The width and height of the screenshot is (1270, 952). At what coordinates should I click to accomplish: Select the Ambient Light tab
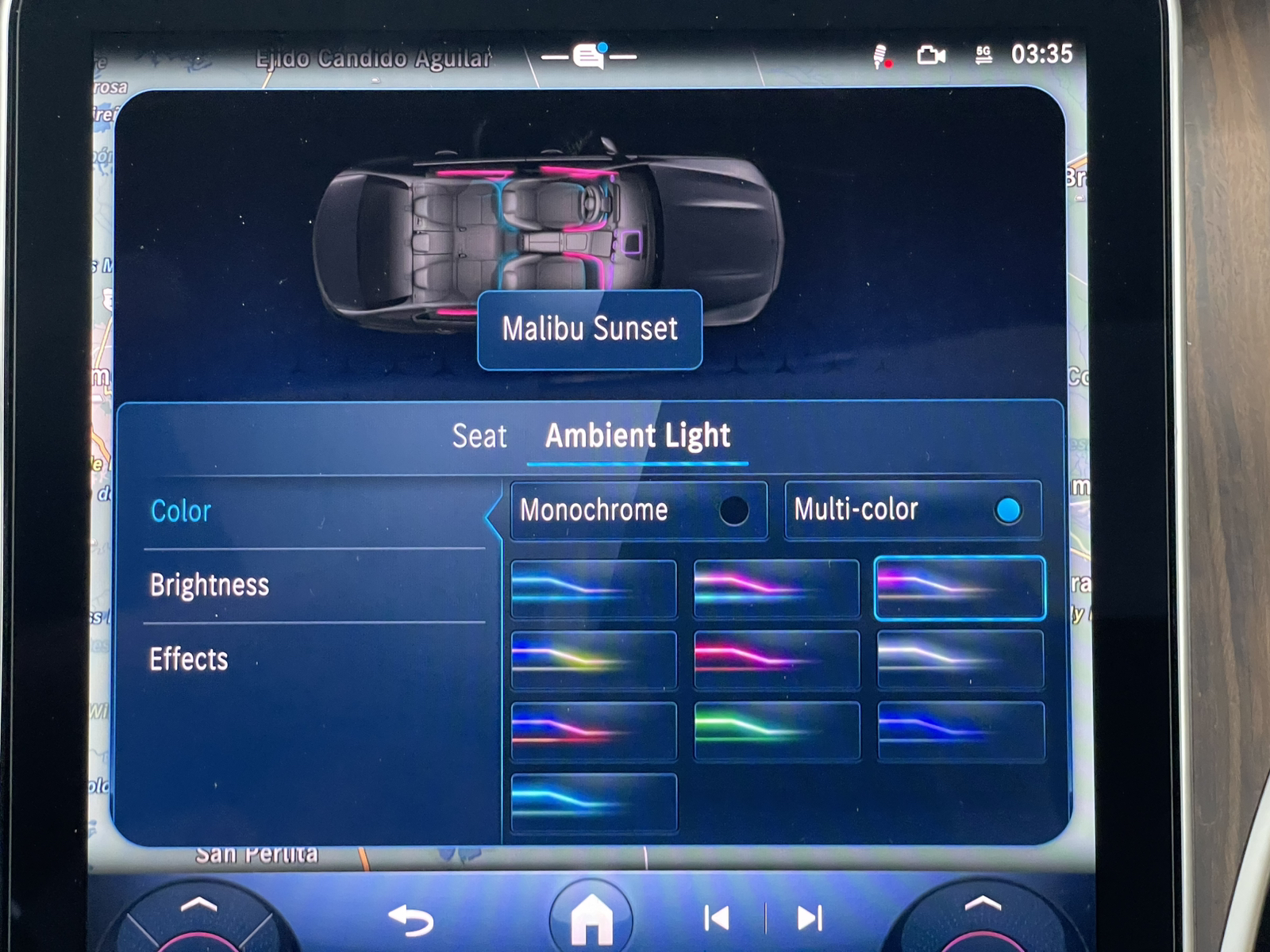click(637, 436)
